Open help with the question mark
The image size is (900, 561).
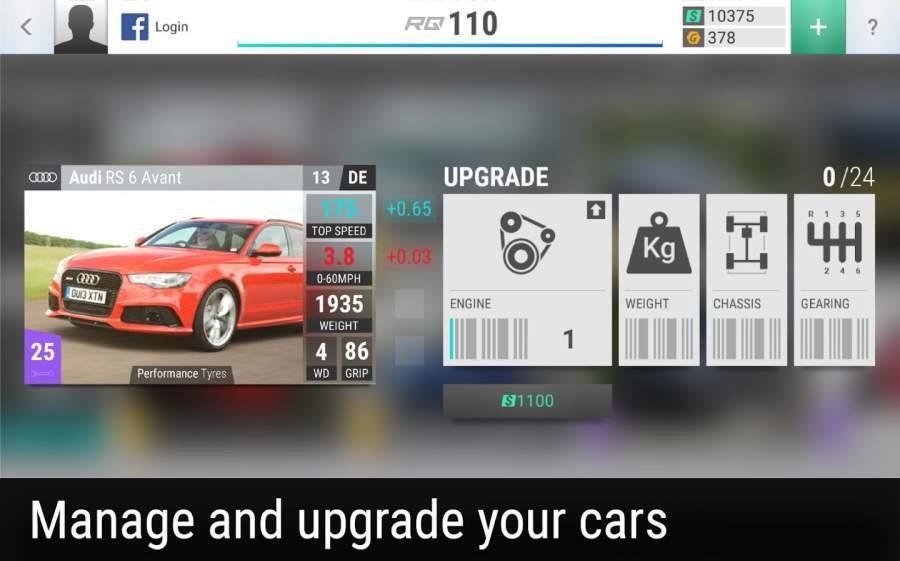tap(872, 27)
